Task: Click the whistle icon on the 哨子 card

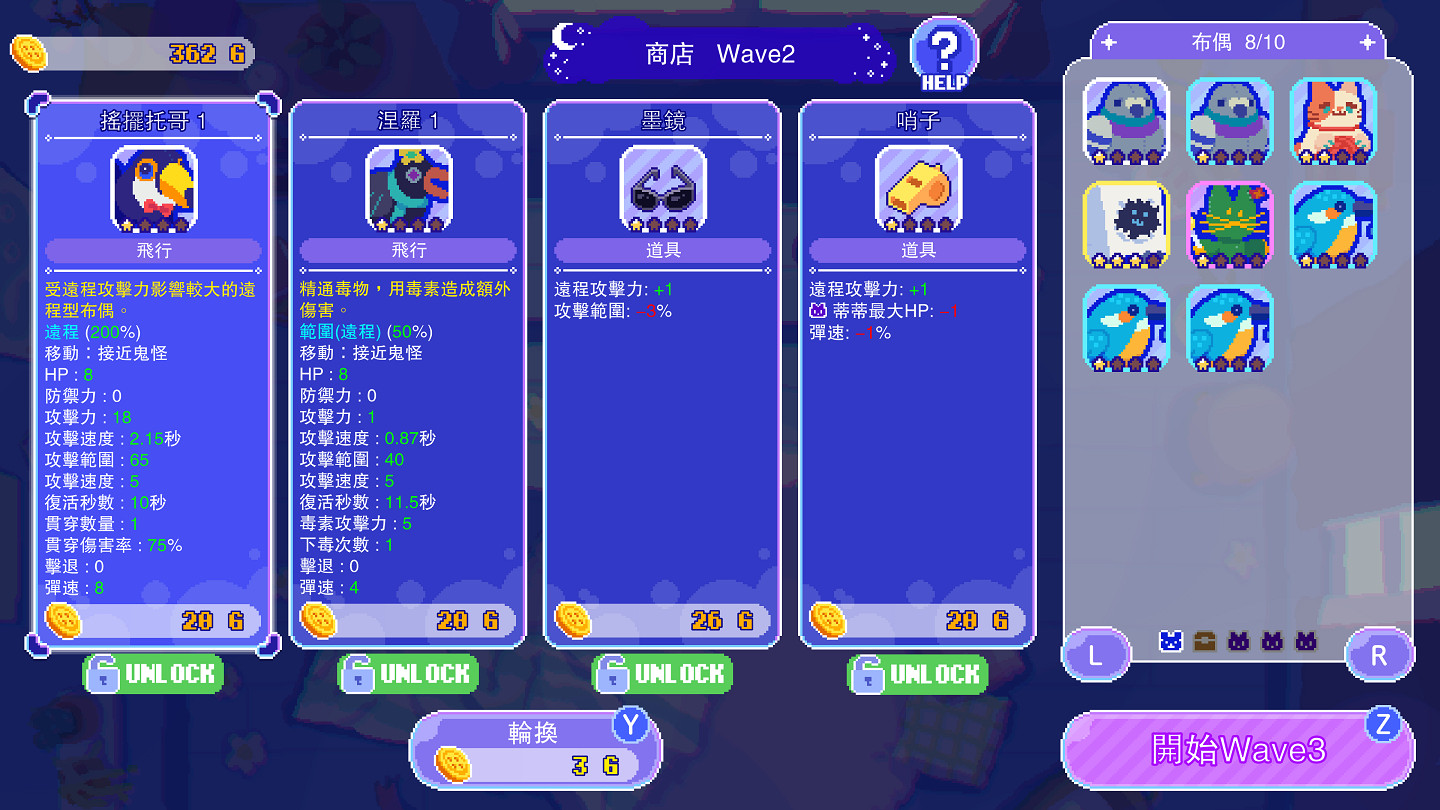Action: pyautogui.click(x=917, y=190)
